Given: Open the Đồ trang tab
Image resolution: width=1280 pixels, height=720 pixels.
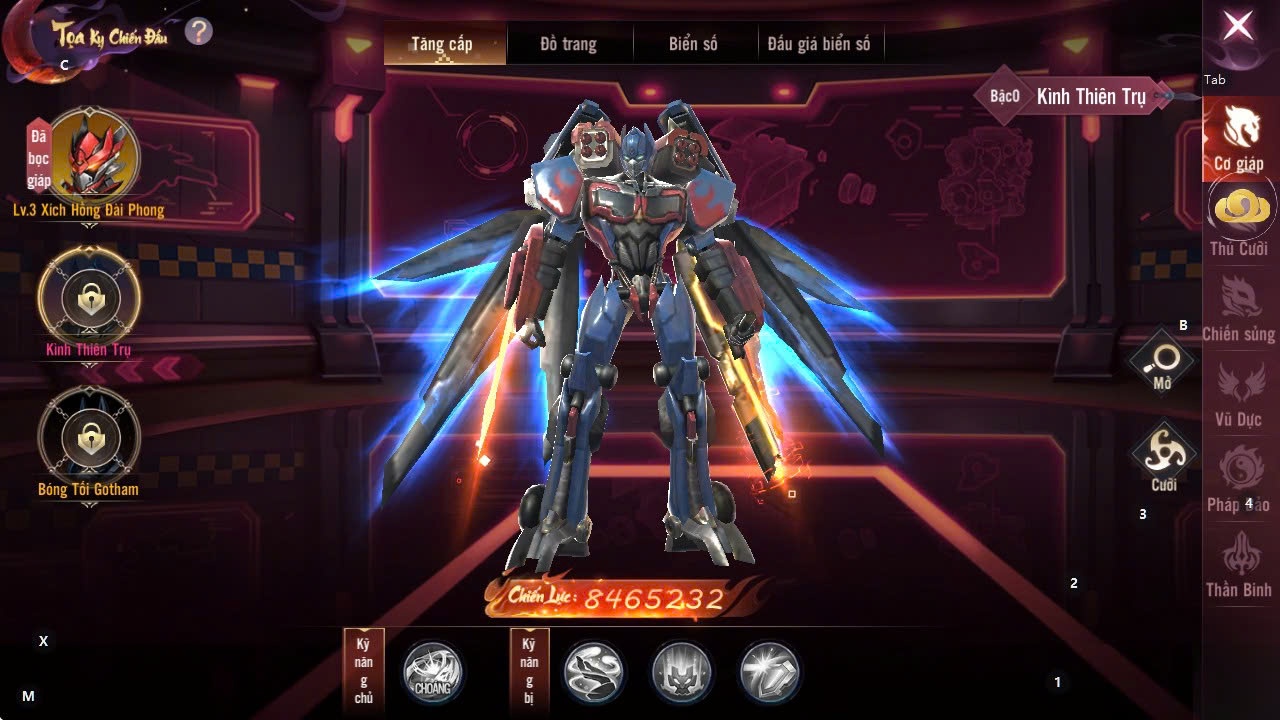Looking at the screenshot, I should click(x=568, y=44).
